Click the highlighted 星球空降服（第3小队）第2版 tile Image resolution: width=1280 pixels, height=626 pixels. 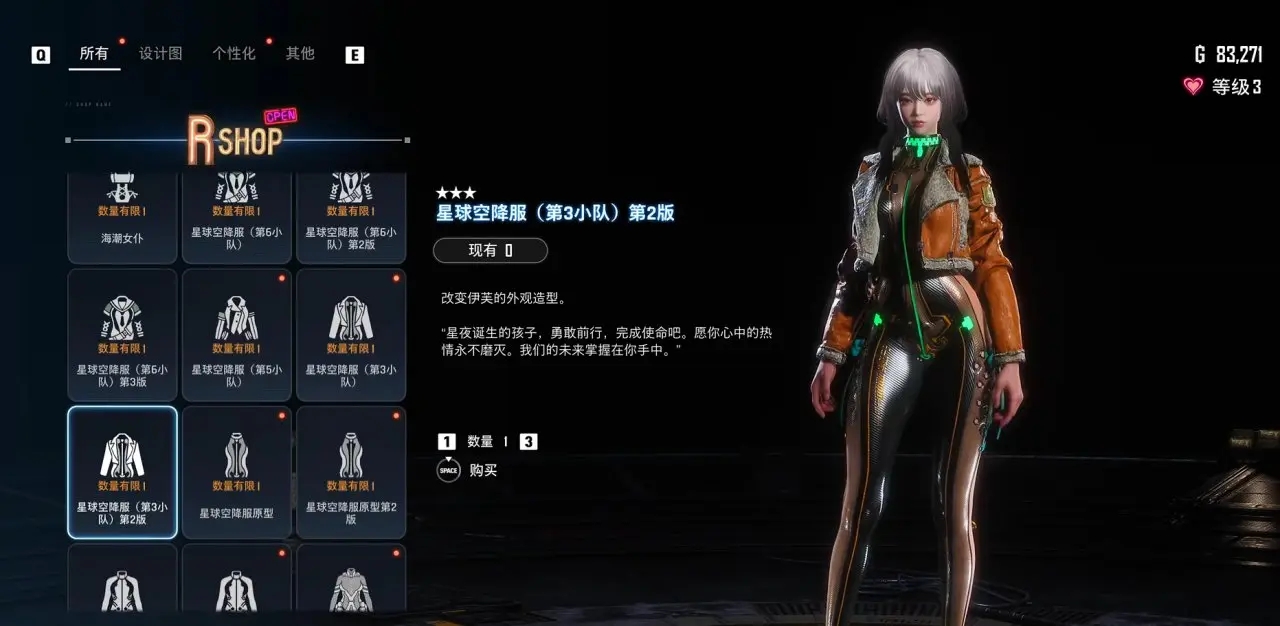pyautogui.click(x=122, y=472)
